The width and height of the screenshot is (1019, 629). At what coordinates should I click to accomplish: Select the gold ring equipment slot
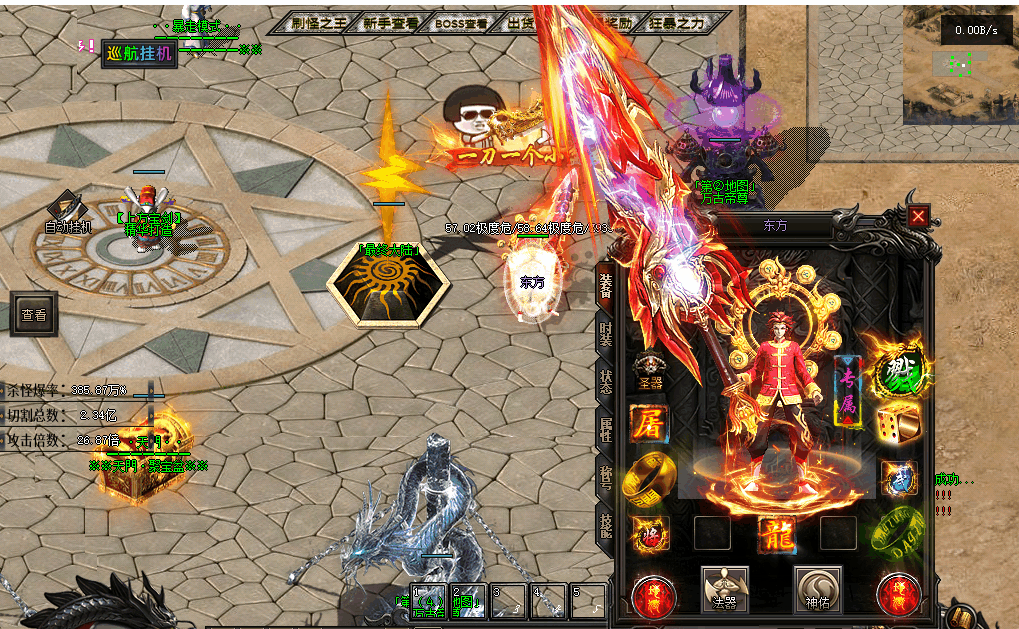coord(648,478)
